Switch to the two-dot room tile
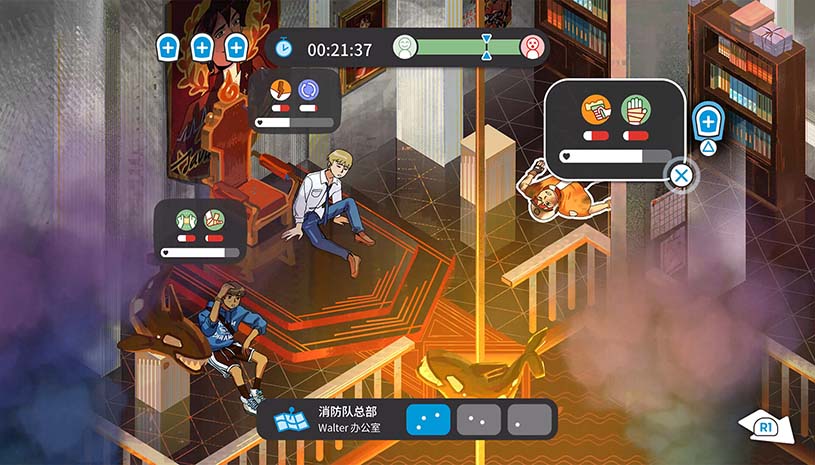 click(479, 419)
